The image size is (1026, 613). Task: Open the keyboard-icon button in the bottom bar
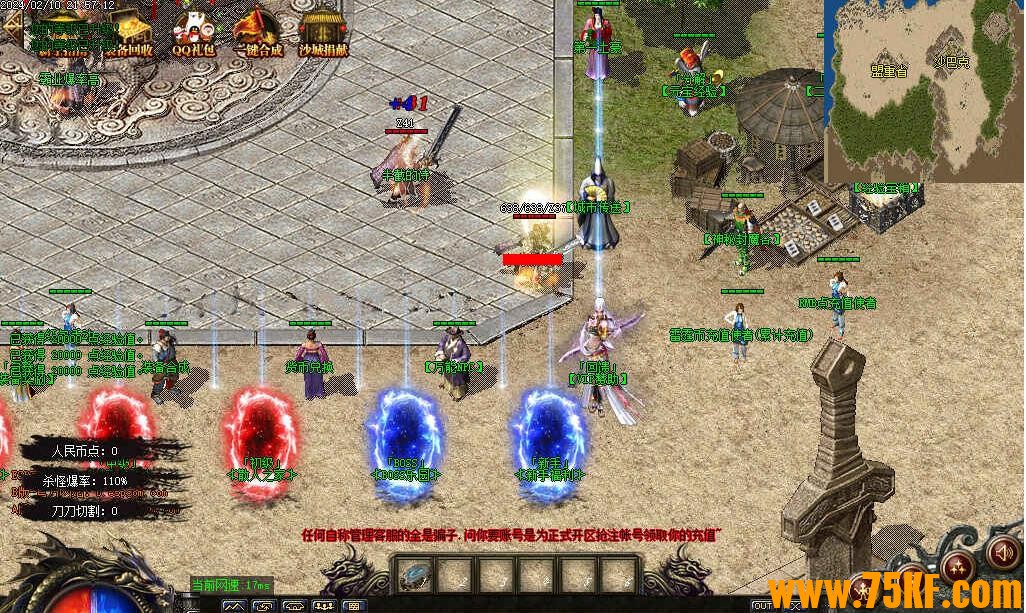click(x=355, y=606)
